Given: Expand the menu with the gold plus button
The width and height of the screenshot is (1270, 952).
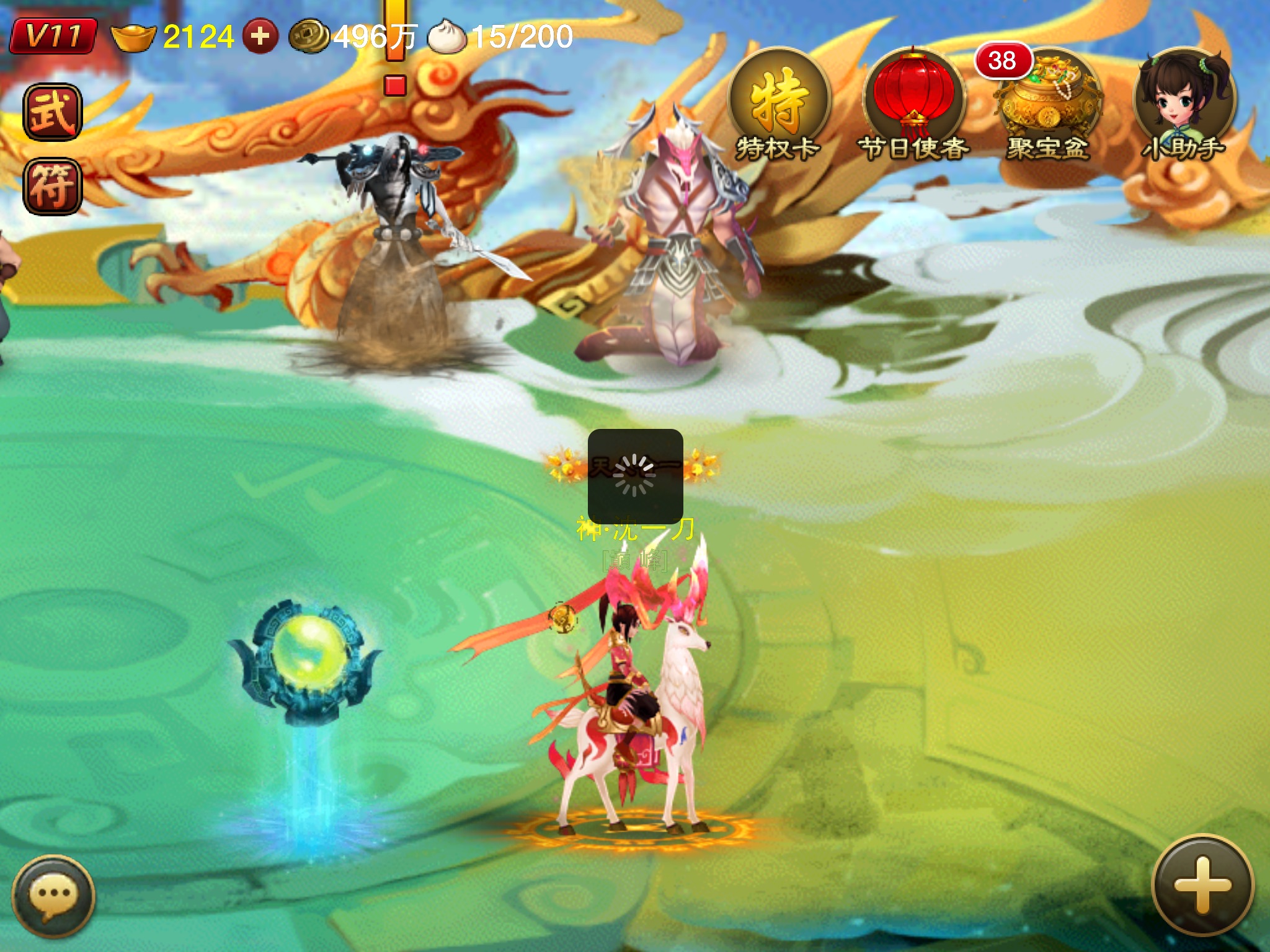Looking at the screenshot, I should (x=1202, y=886).
